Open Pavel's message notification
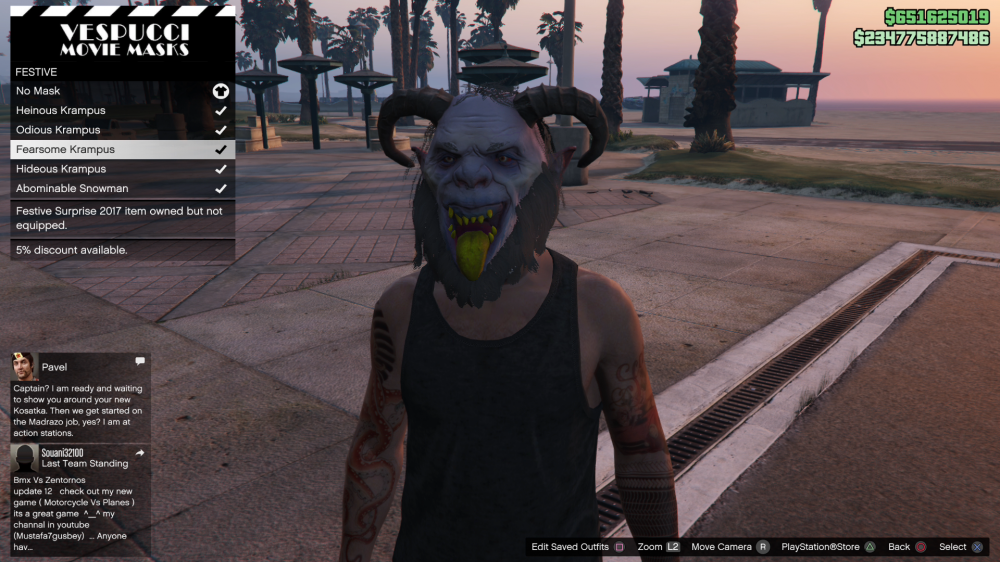Screen dimensions: 1000x562 point(80,396)
